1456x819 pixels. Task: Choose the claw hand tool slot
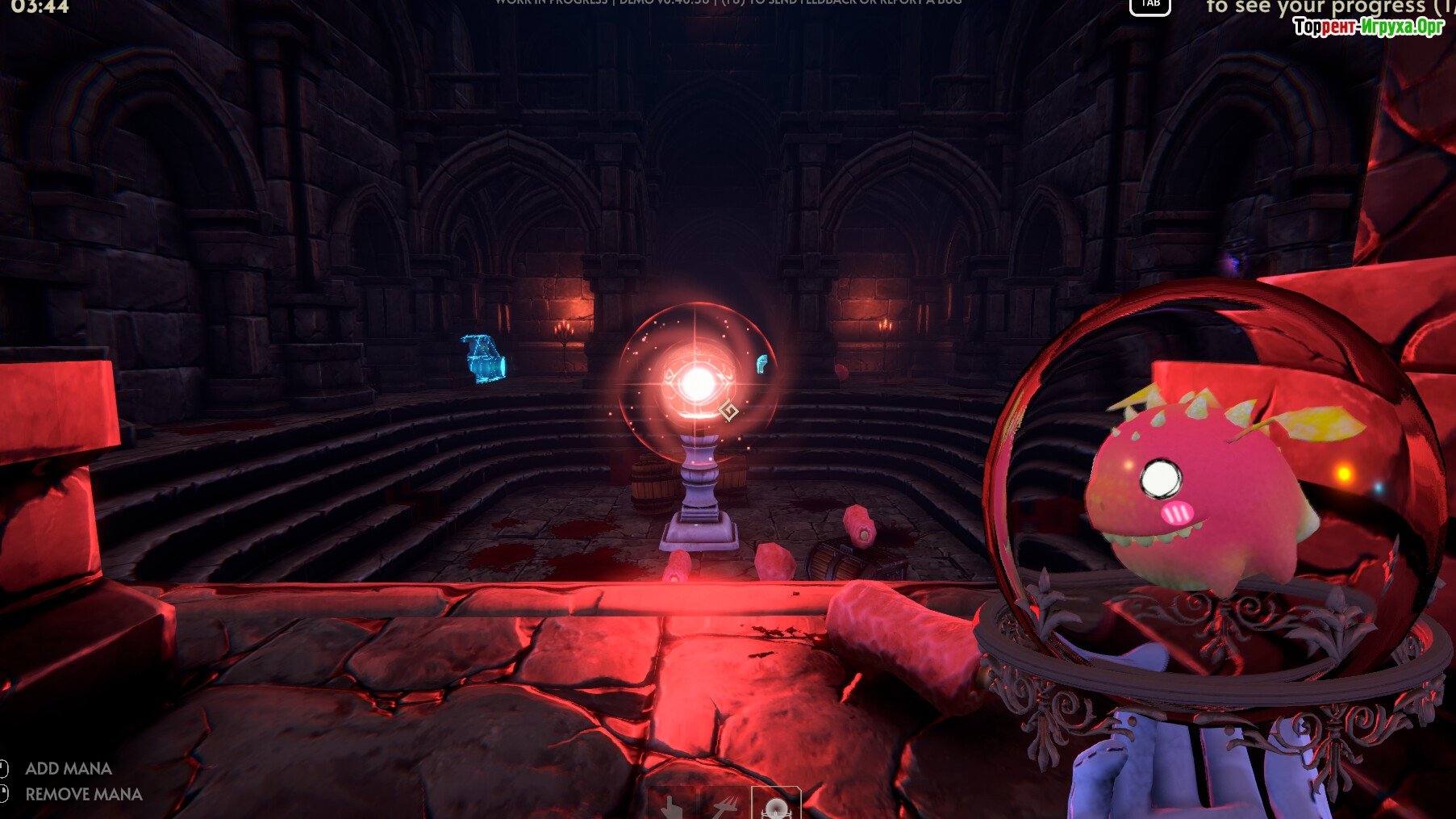[724, 806]
